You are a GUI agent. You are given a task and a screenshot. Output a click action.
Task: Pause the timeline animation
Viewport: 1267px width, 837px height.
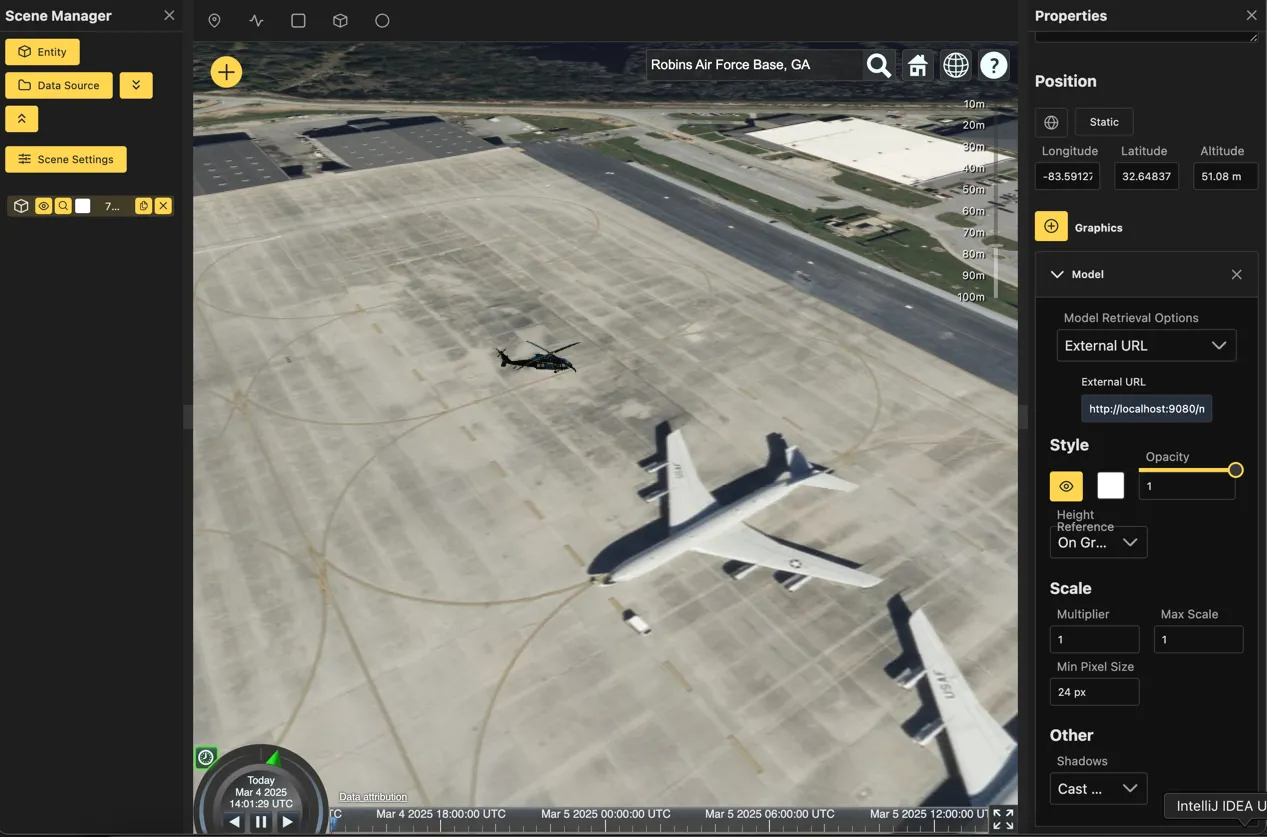click(261, 822)
